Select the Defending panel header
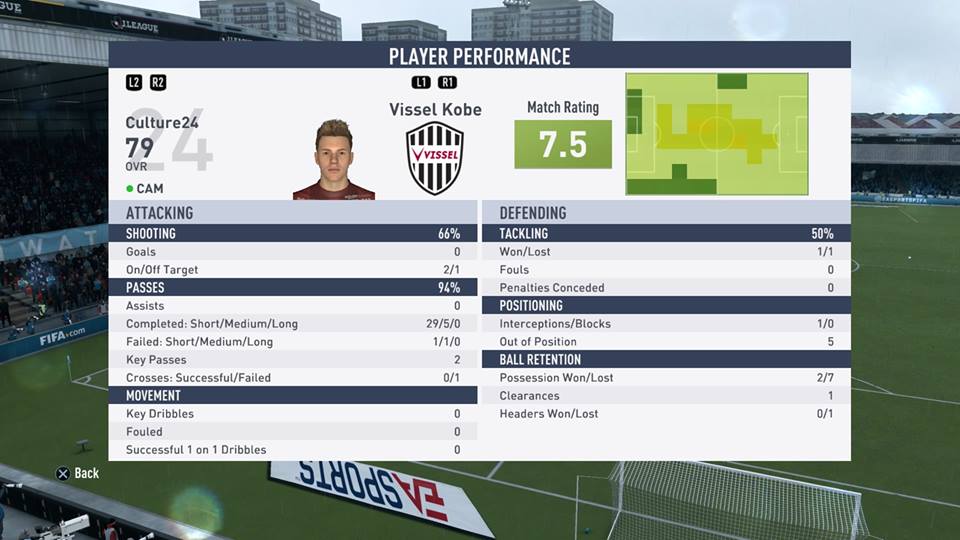 666,213
